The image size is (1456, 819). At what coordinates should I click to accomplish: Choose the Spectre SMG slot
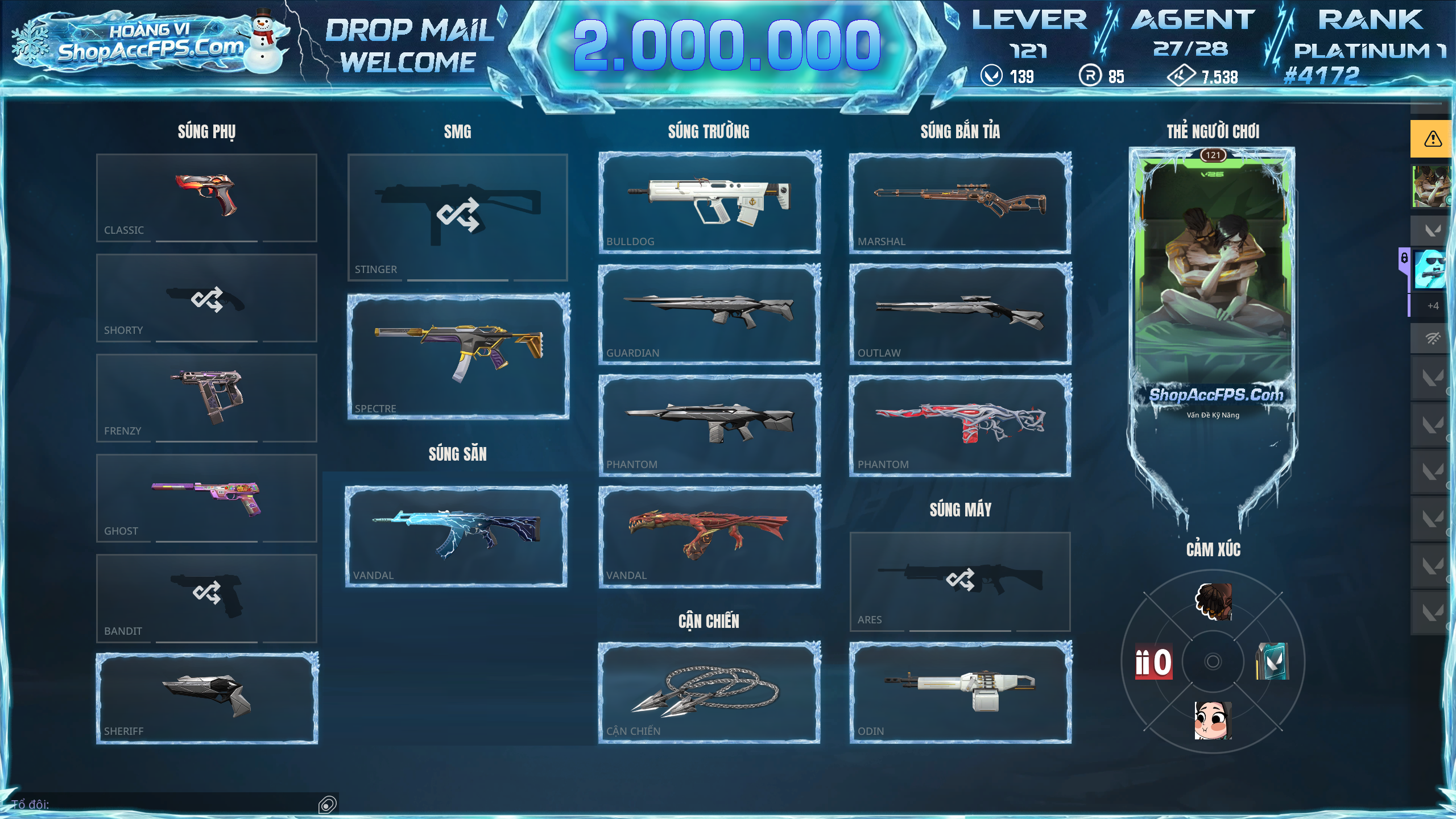click(x=458, y=357)
